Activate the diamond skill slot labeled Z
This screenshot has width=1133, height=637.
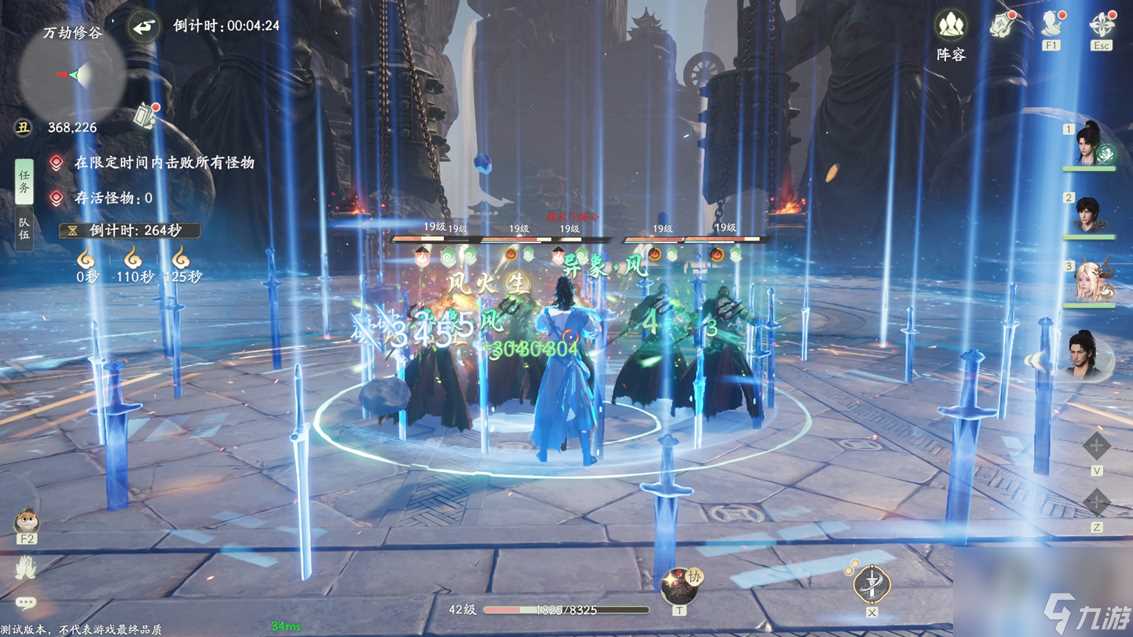[1097, 502]
